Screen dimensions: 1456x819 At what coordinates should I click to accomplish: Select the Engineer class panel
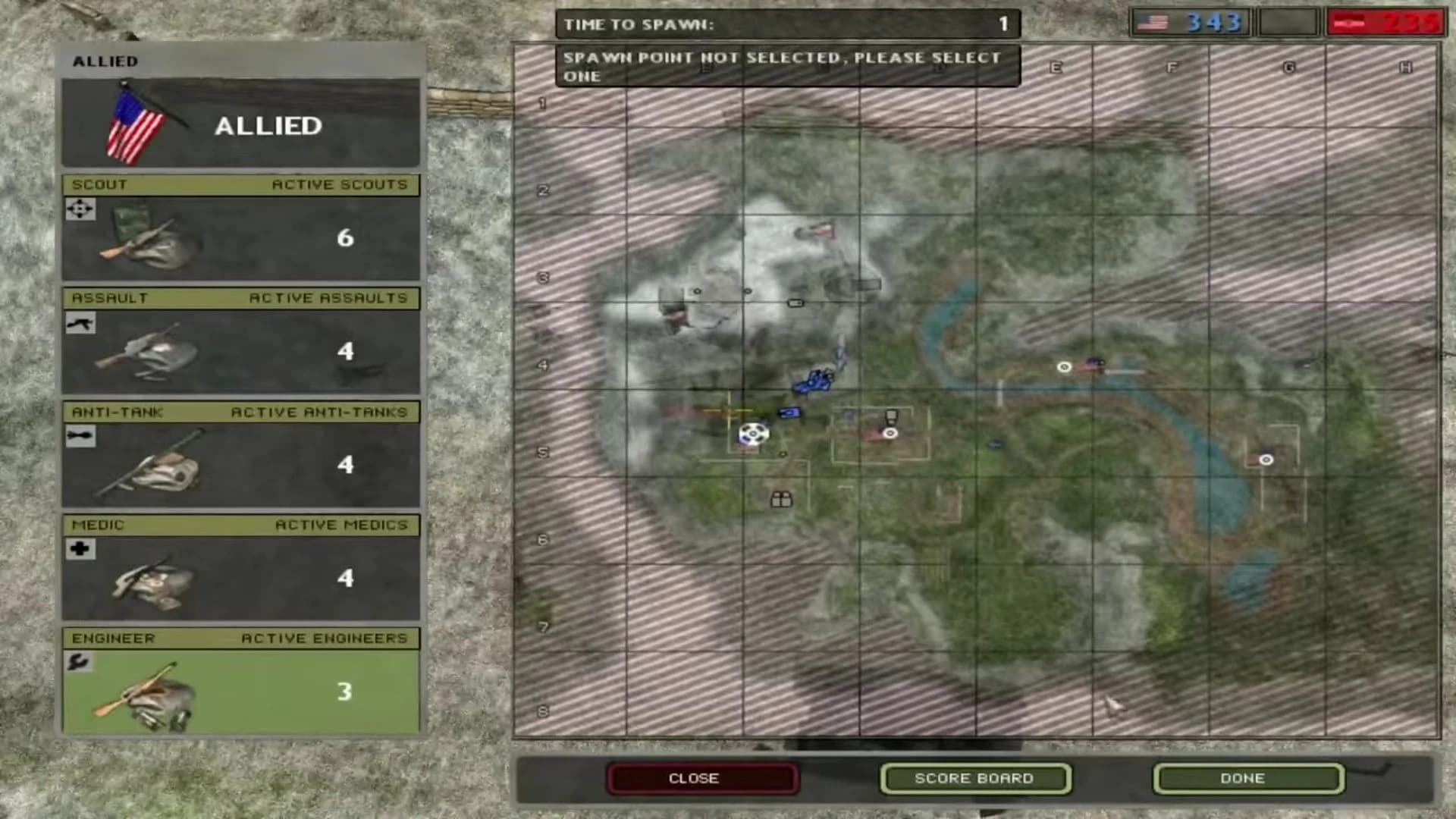click(240, 686)
